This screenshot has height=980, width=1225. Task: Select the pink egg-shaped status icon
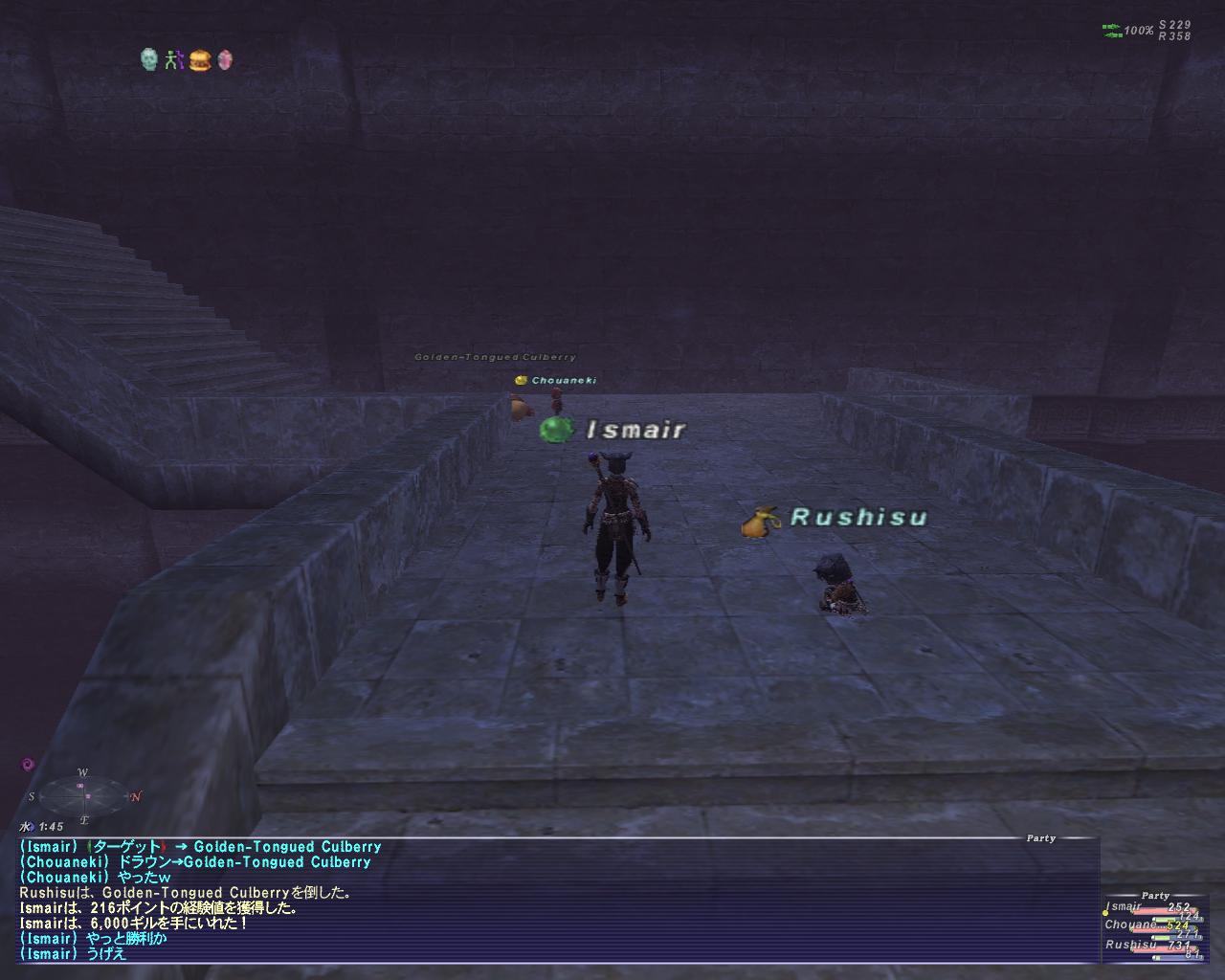[225, 60]
